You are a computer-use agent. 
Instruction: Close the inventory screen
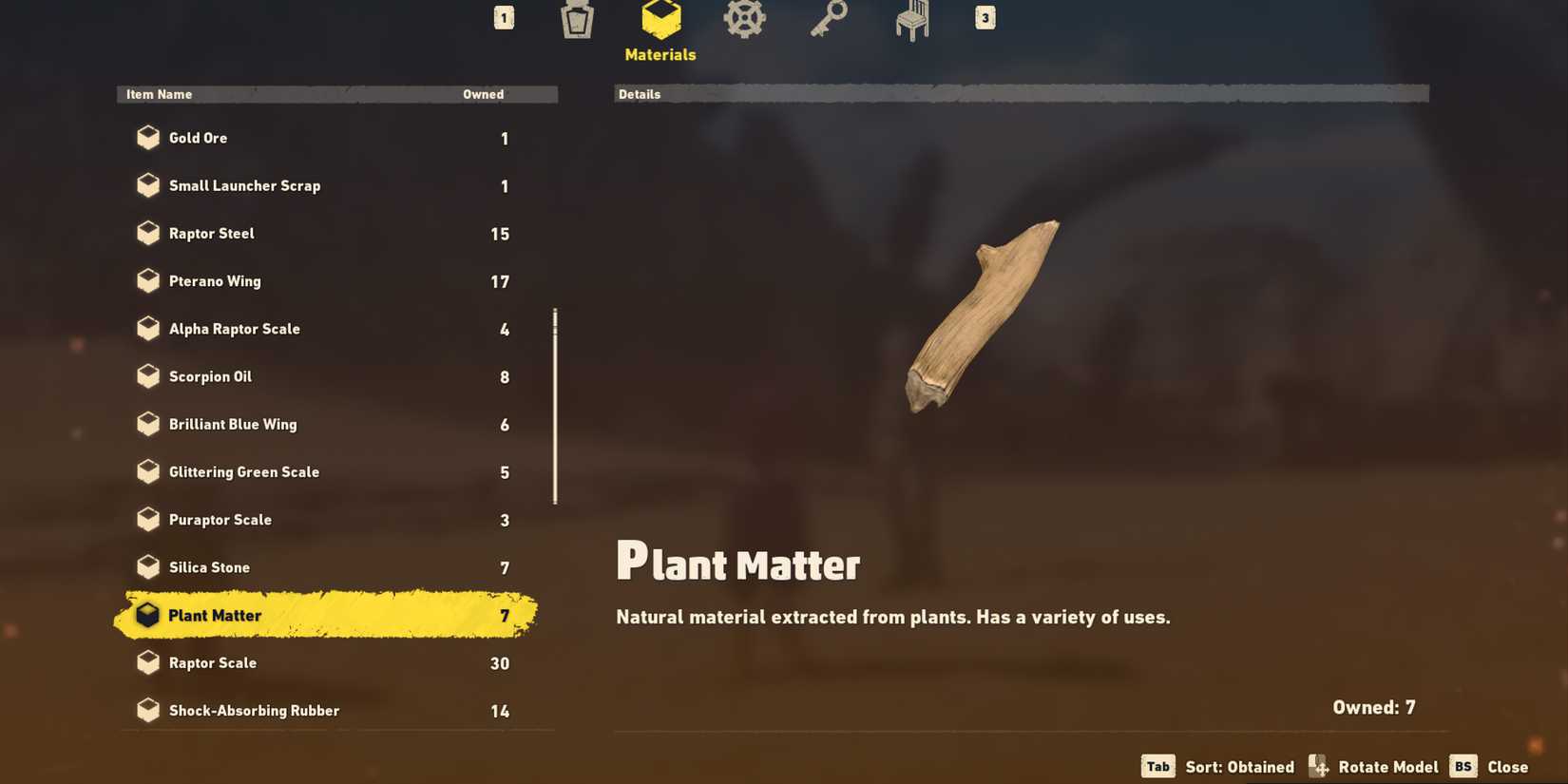click(1488, 766)
